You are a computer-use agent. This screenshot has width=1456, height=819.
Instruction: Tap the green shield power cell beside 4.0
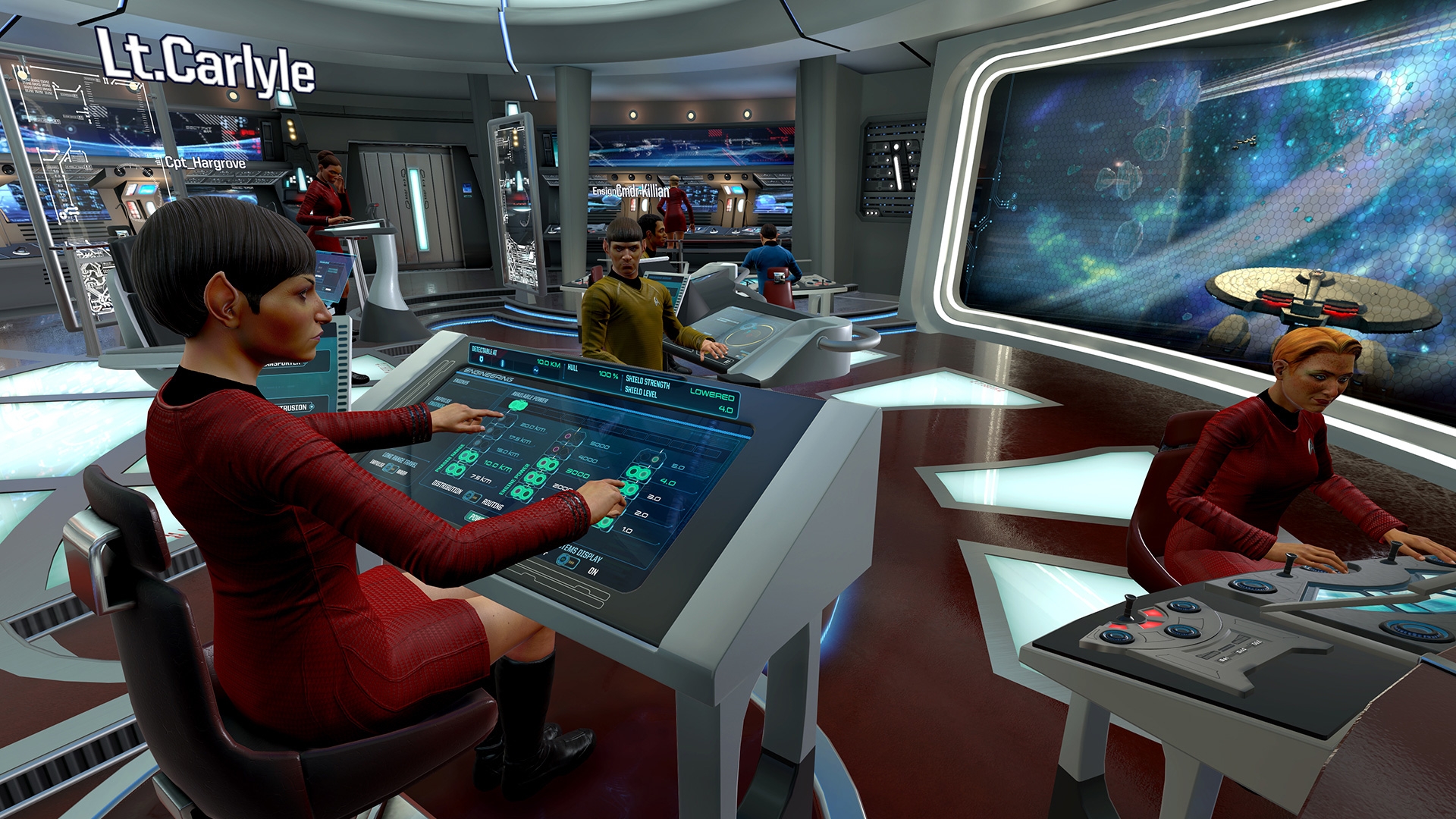[x=637, y=474]
